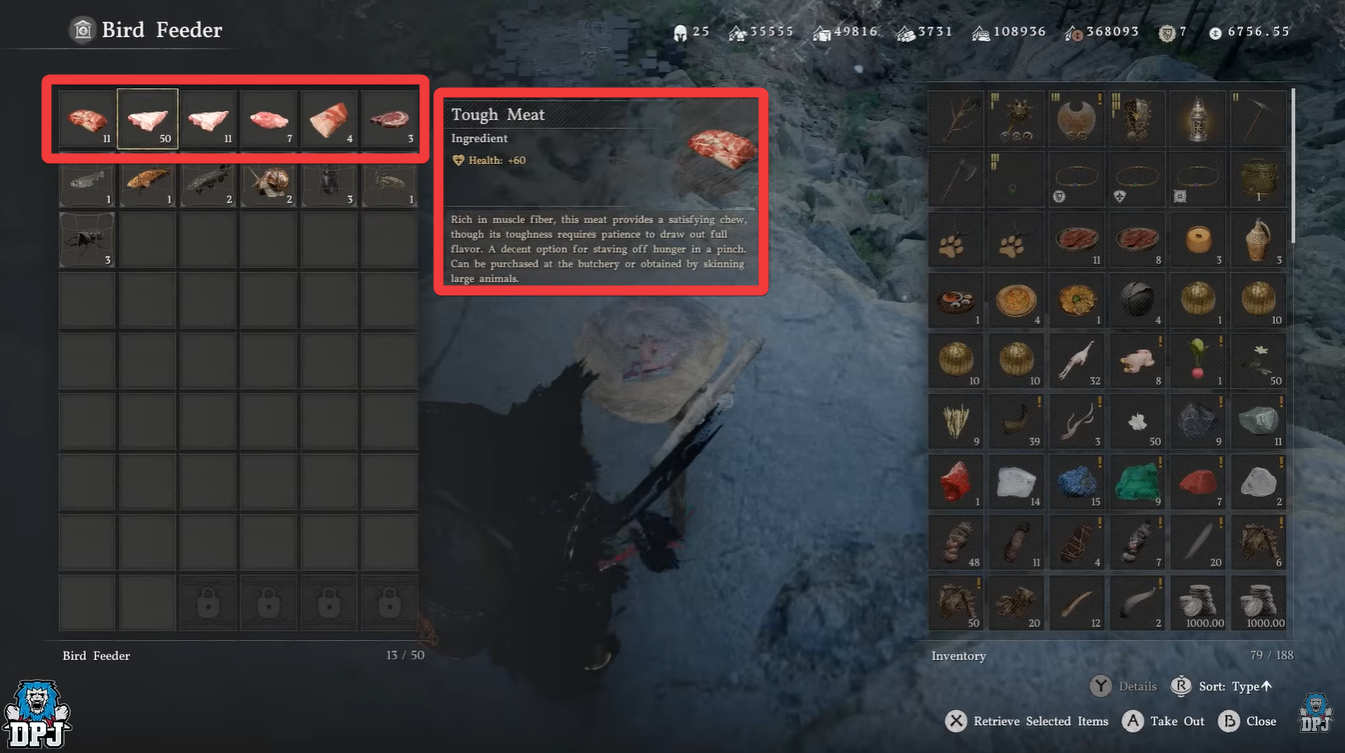The width and height of the screenshot is (1345, 753).
Task: Click a locked storage slot at the bottom
Action: coord(268,602)
